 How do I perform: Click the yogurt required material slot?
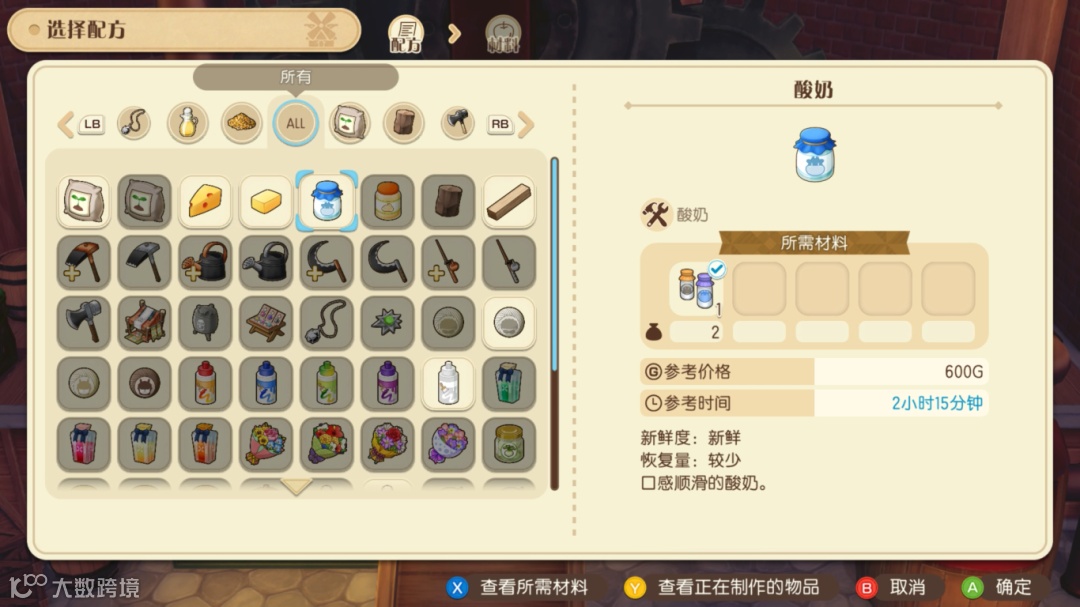[x=699, y=289]
